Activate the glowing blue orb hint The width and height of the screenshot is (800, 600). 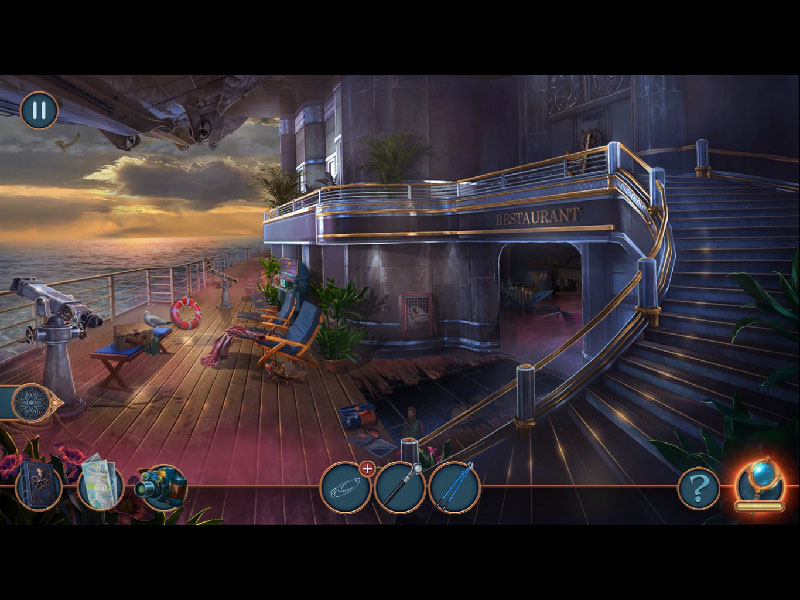[x=759, y=484]
